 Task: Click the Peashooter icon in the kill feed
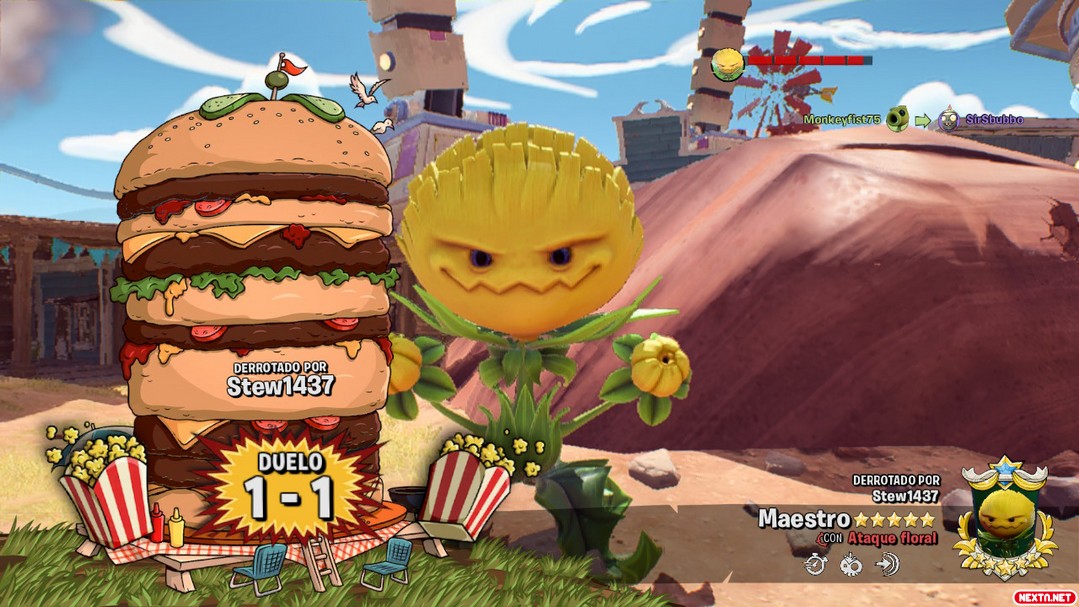pyautogui.click(x=897, y=119)
